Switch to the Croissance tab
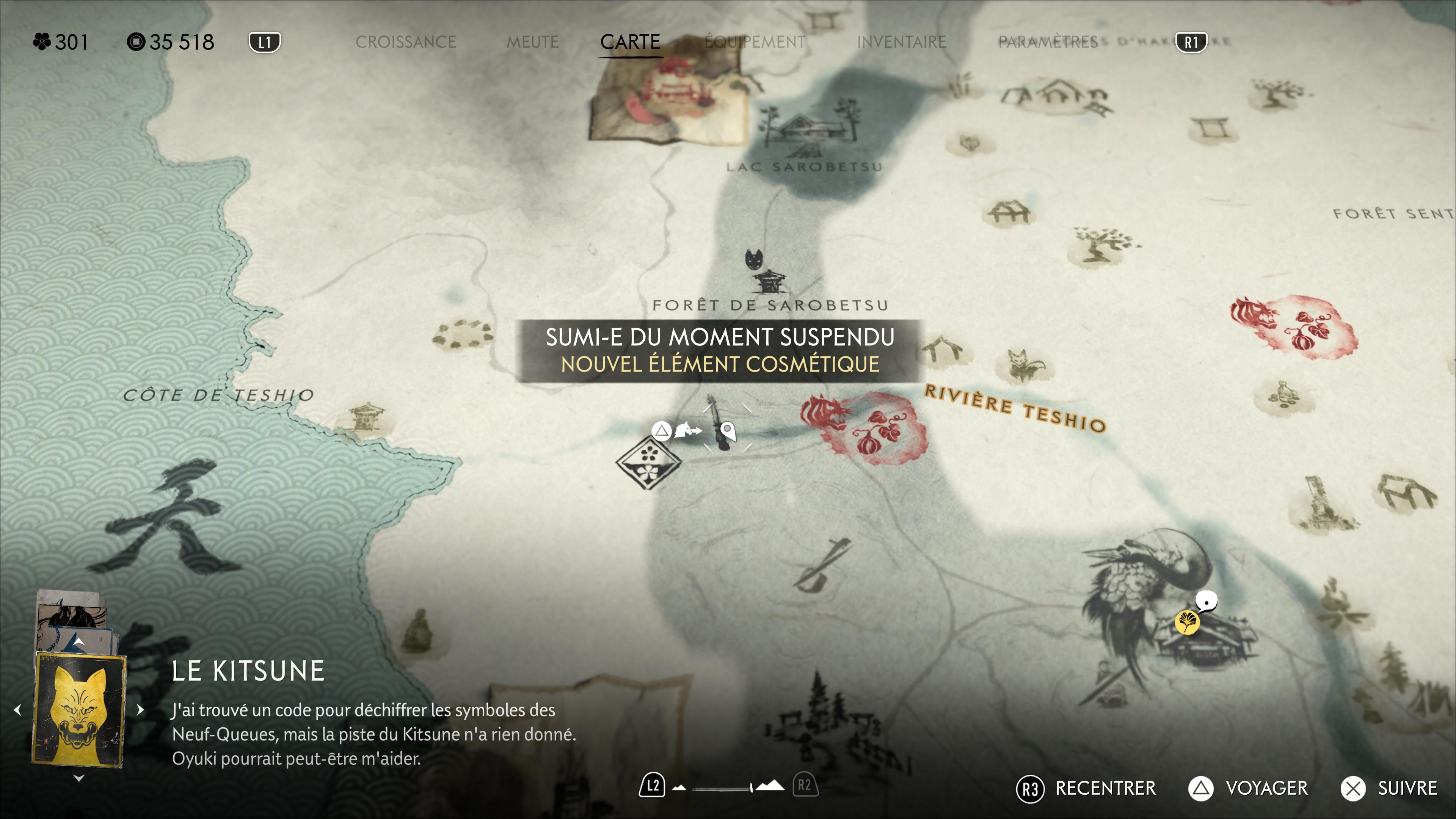 click(x=405, y=42)
